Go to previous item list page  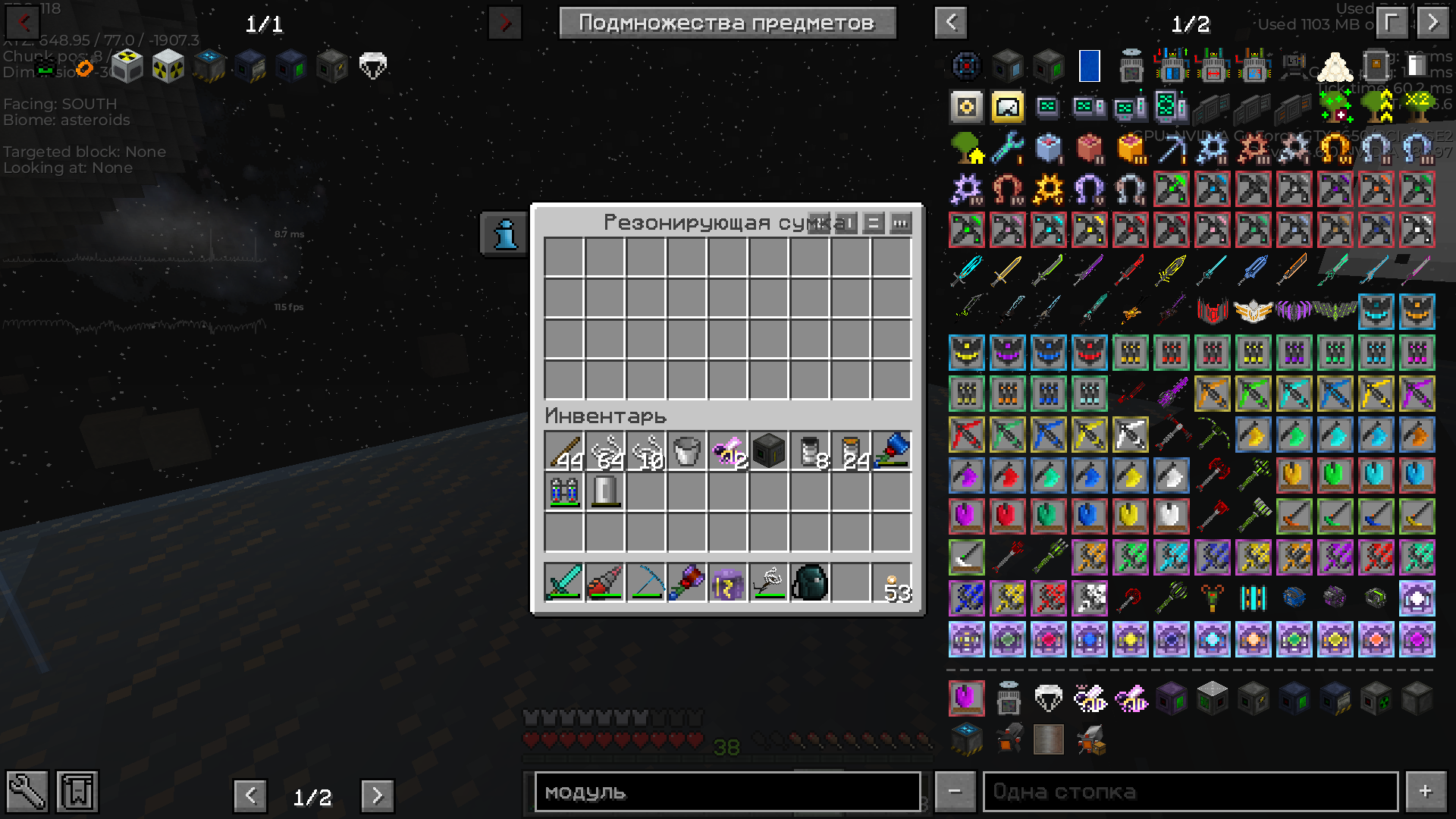tap(951, 23)
